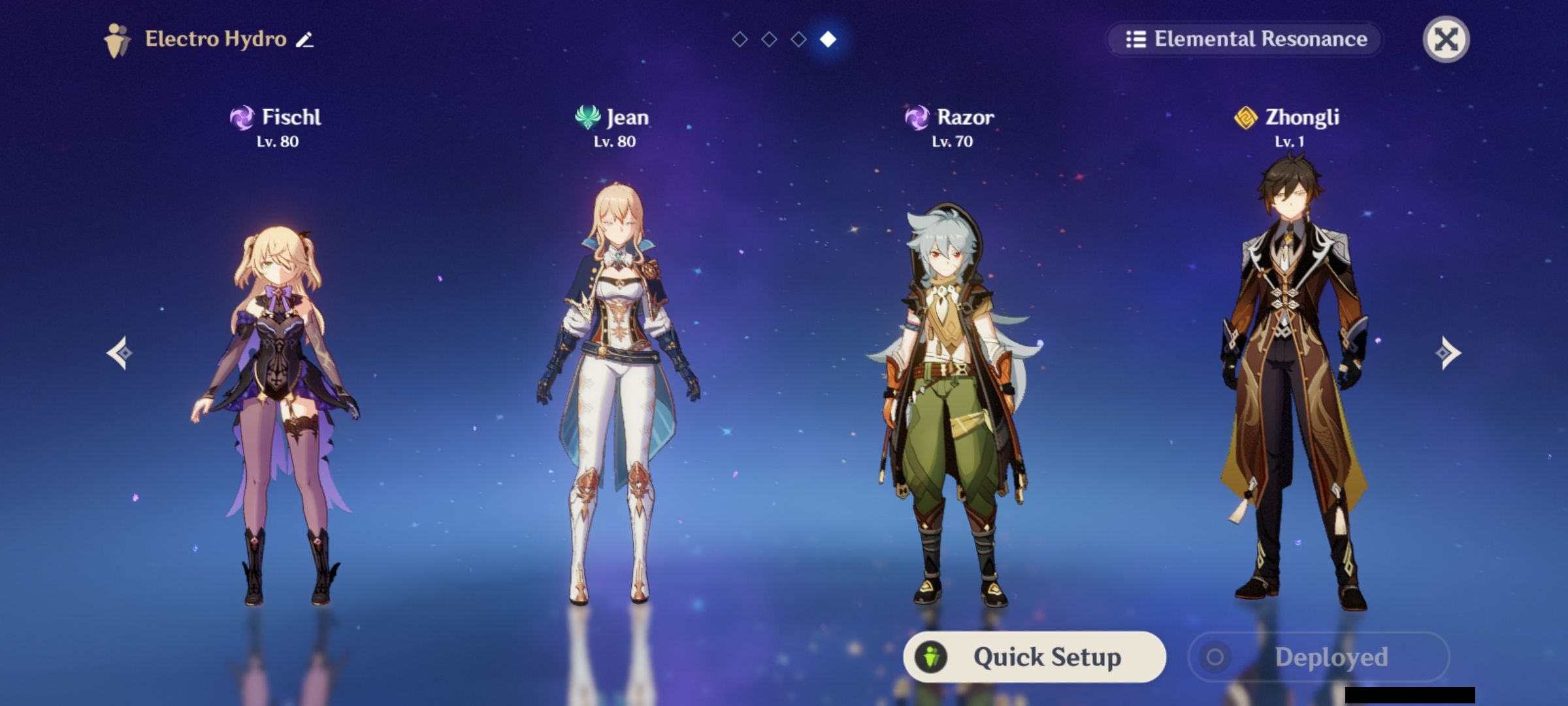
Task: Open the Elemental Resonance panel
Action: pos(1245,39)
